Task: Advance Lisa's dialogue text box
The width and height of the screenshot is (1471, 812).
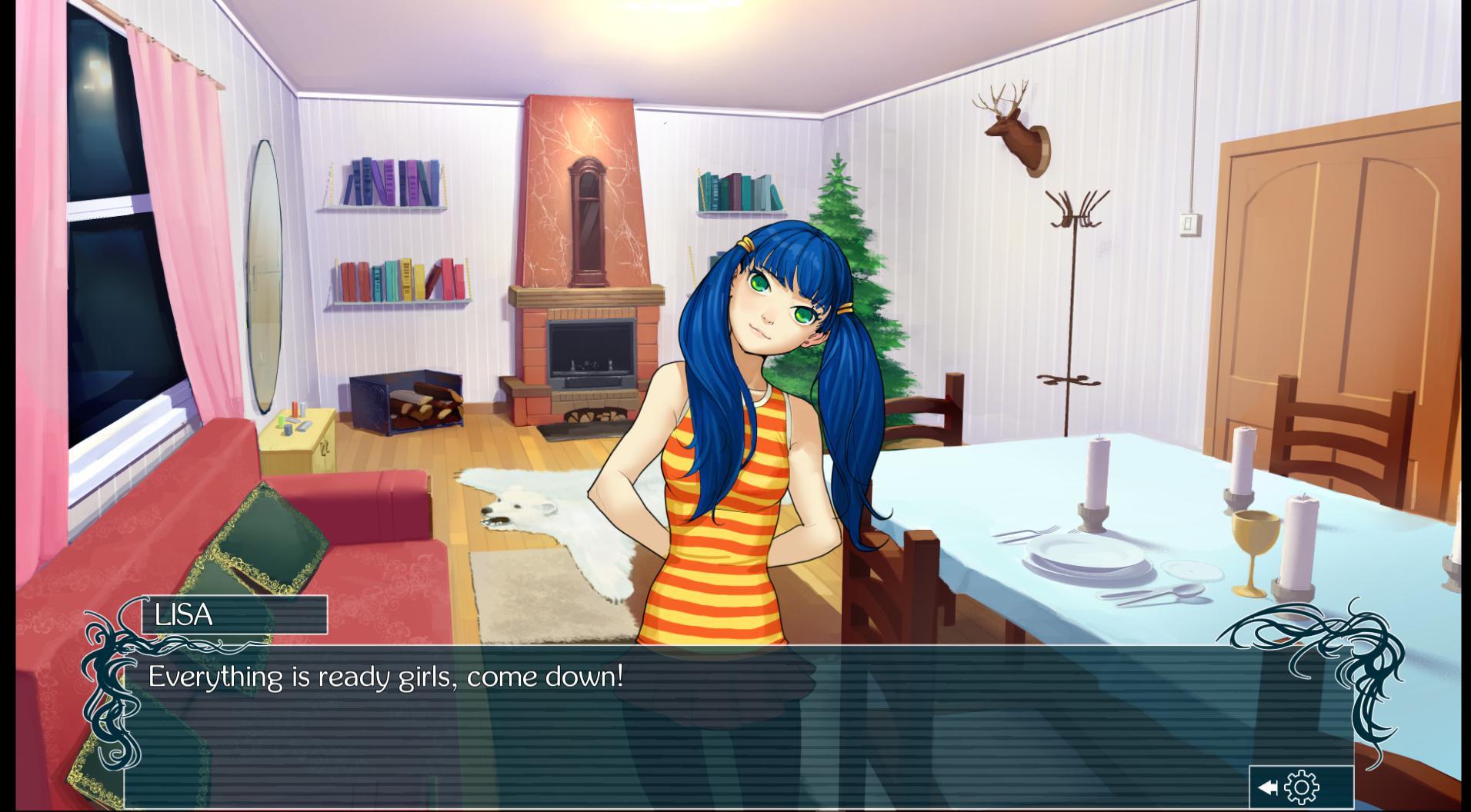Action: pos(692,723)
